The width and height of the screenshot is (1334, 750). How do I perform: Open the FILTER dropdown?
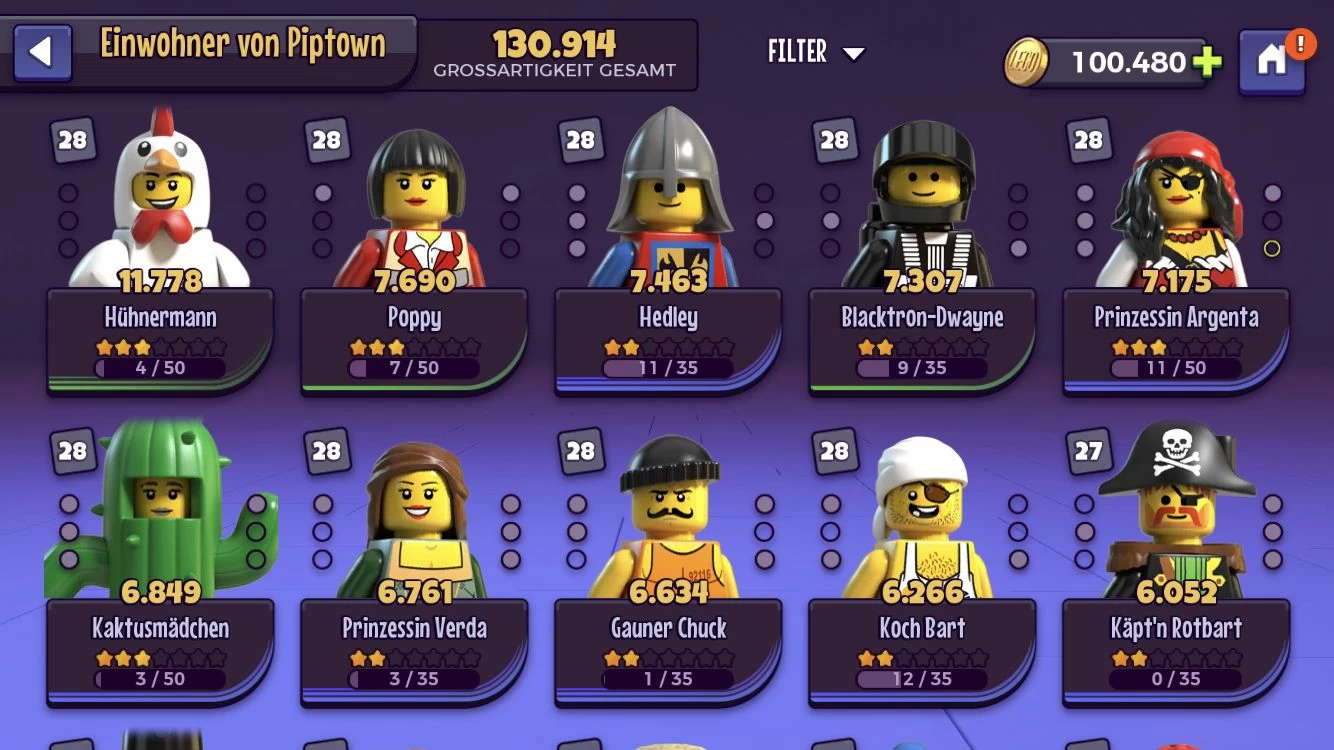pyautogui.click(x=816, y=52)
